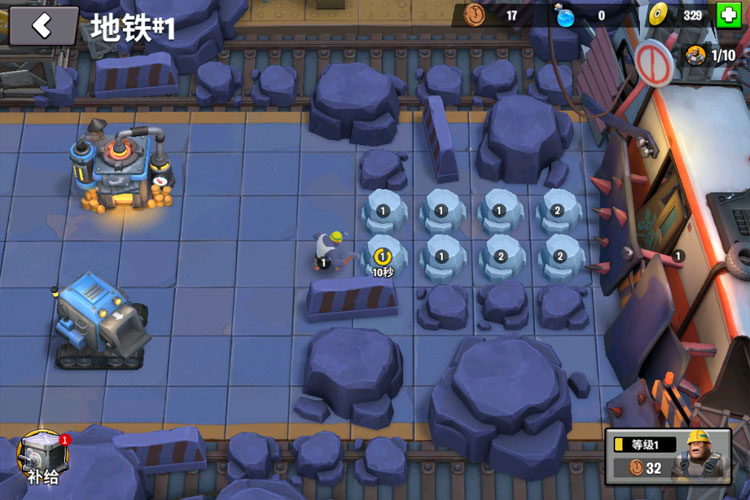
Task: Tap the green plus to add coins
Action: click(x=729, y=15)
